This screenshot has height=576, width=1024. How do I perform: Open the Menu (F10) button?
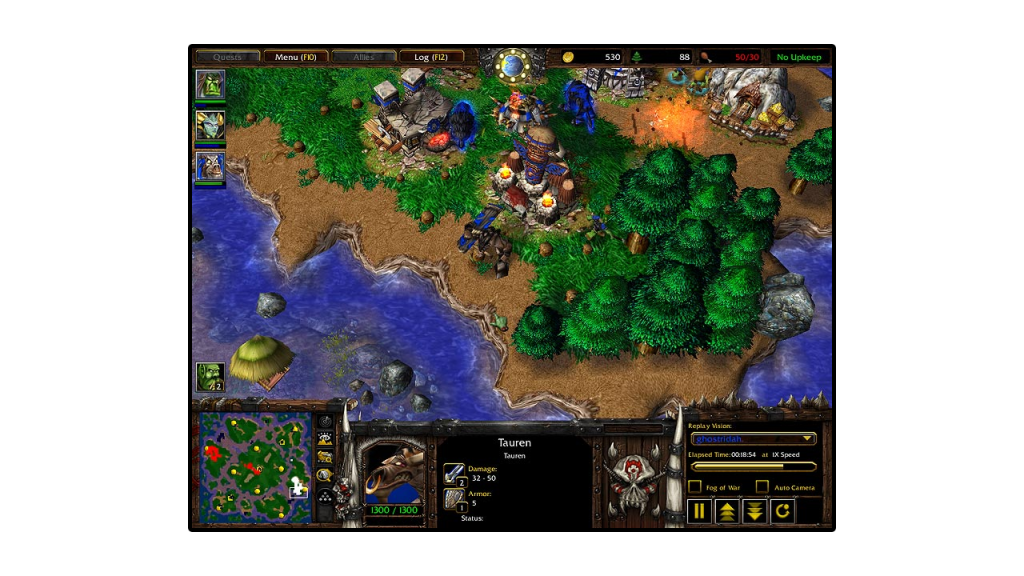click(x=295, y=57)
